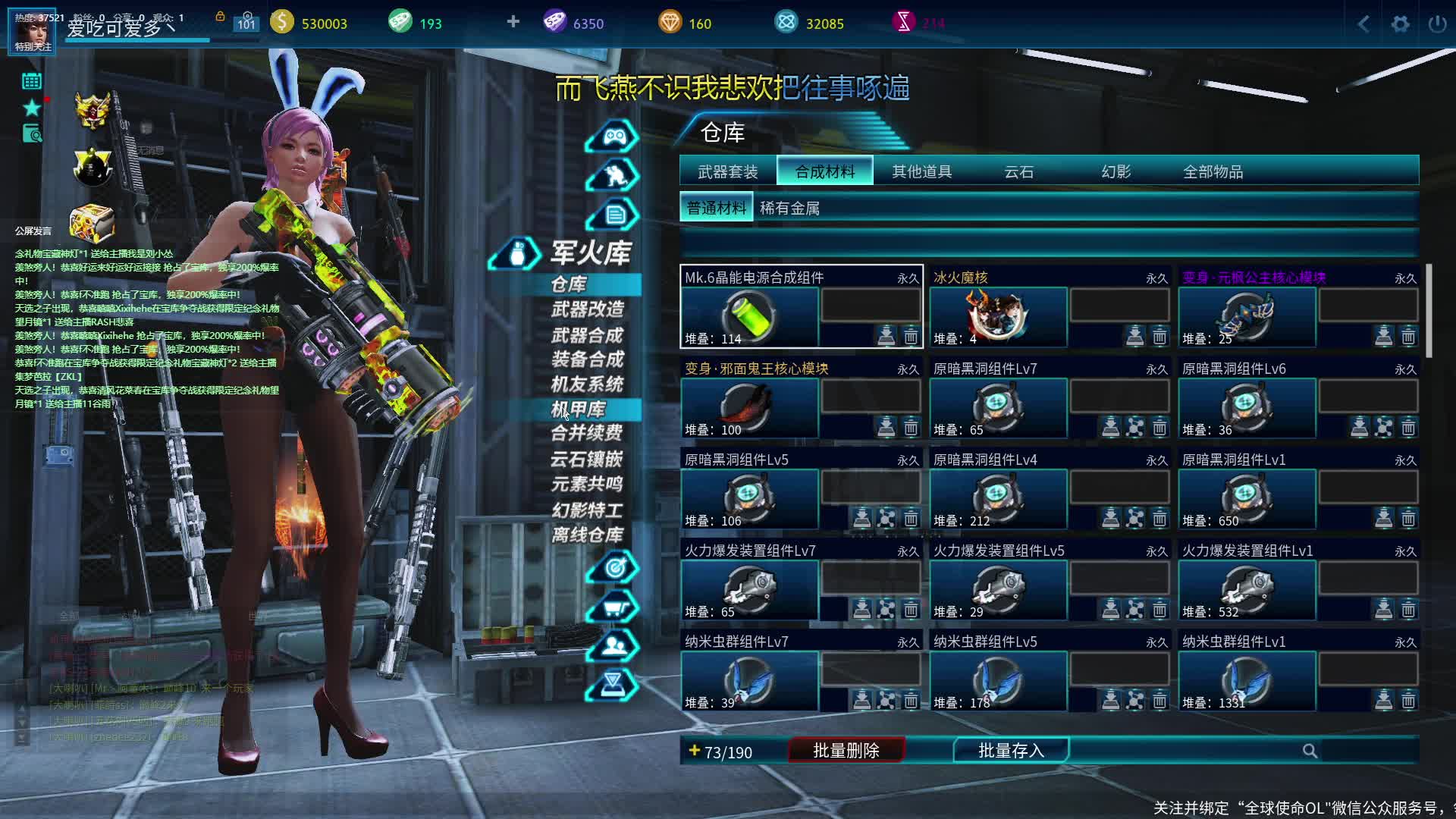Open the shopping cart shop icon
The width and height of the screenshot is (1456, 819).
(x=613, y=607)
